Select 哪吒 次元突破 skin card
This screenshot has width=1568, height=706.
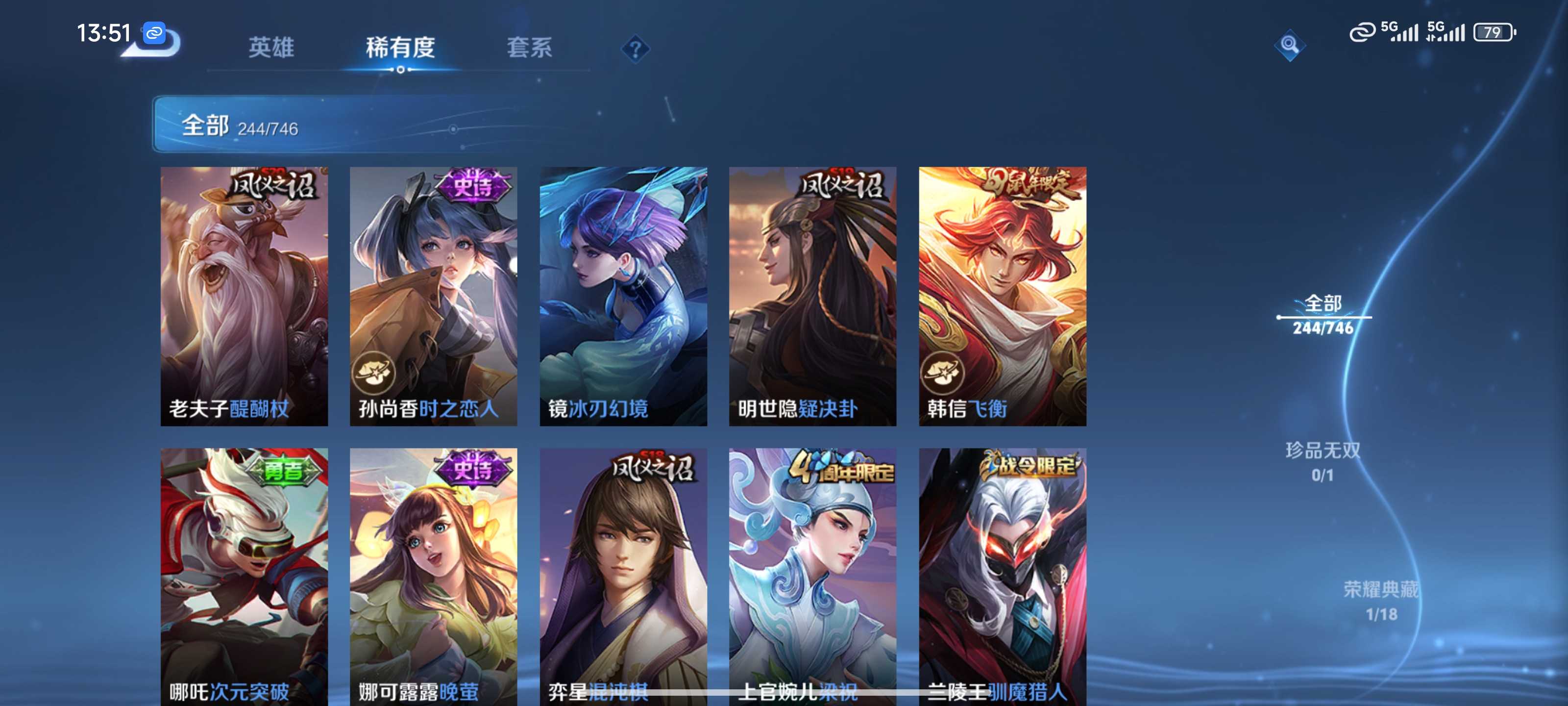click(x=244, y=576)
